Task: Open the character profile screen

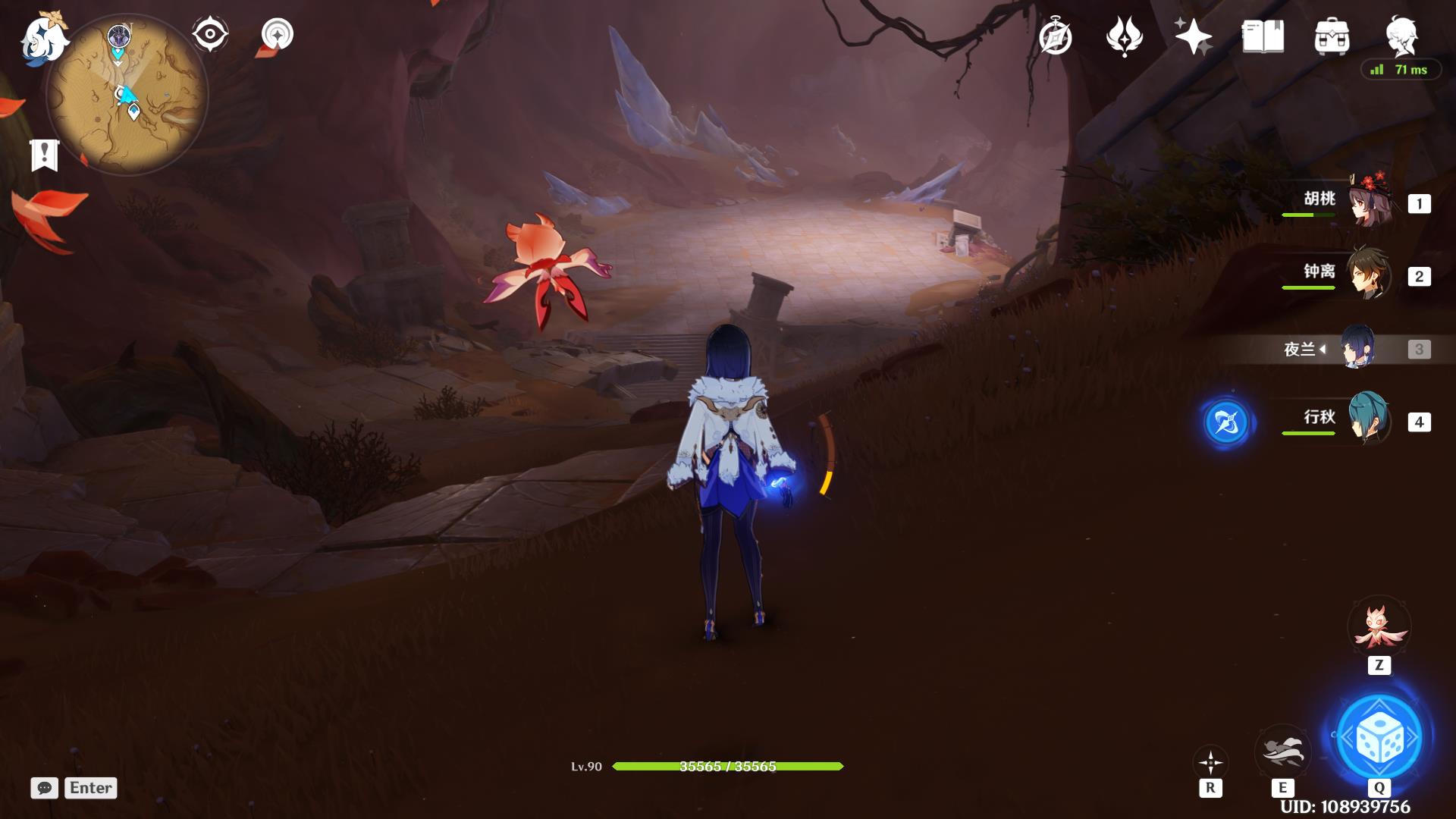Action: [x=1401, y=35]
